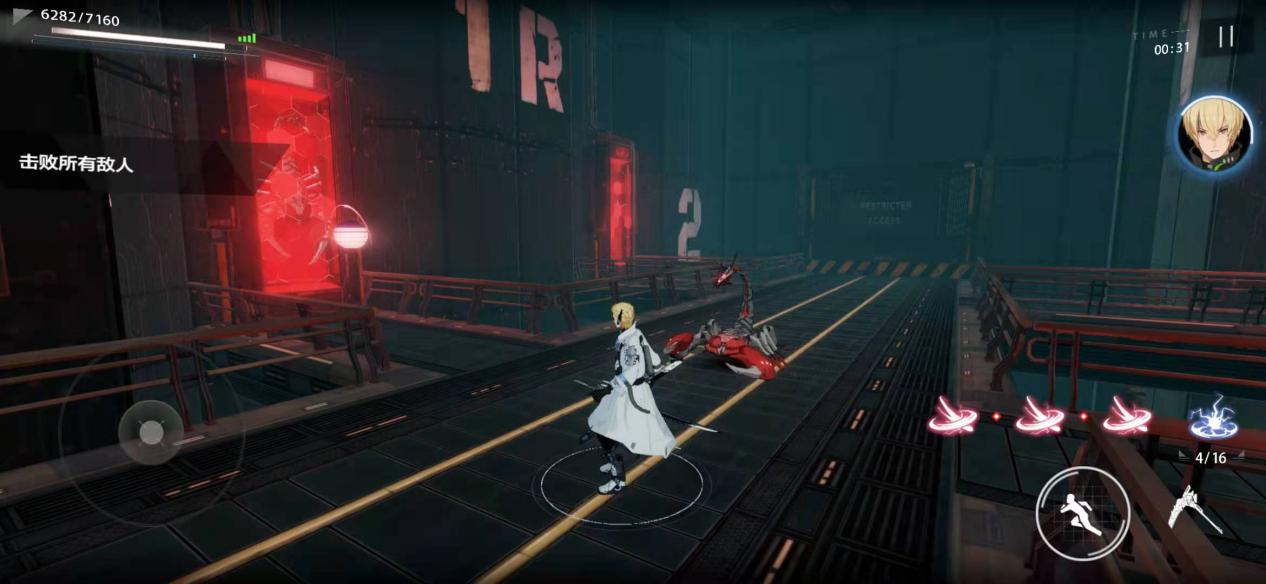Tap the dodge button with running figure
Image resolution: width=1266 pixels, height=584 pixels.
[1082, 515]
